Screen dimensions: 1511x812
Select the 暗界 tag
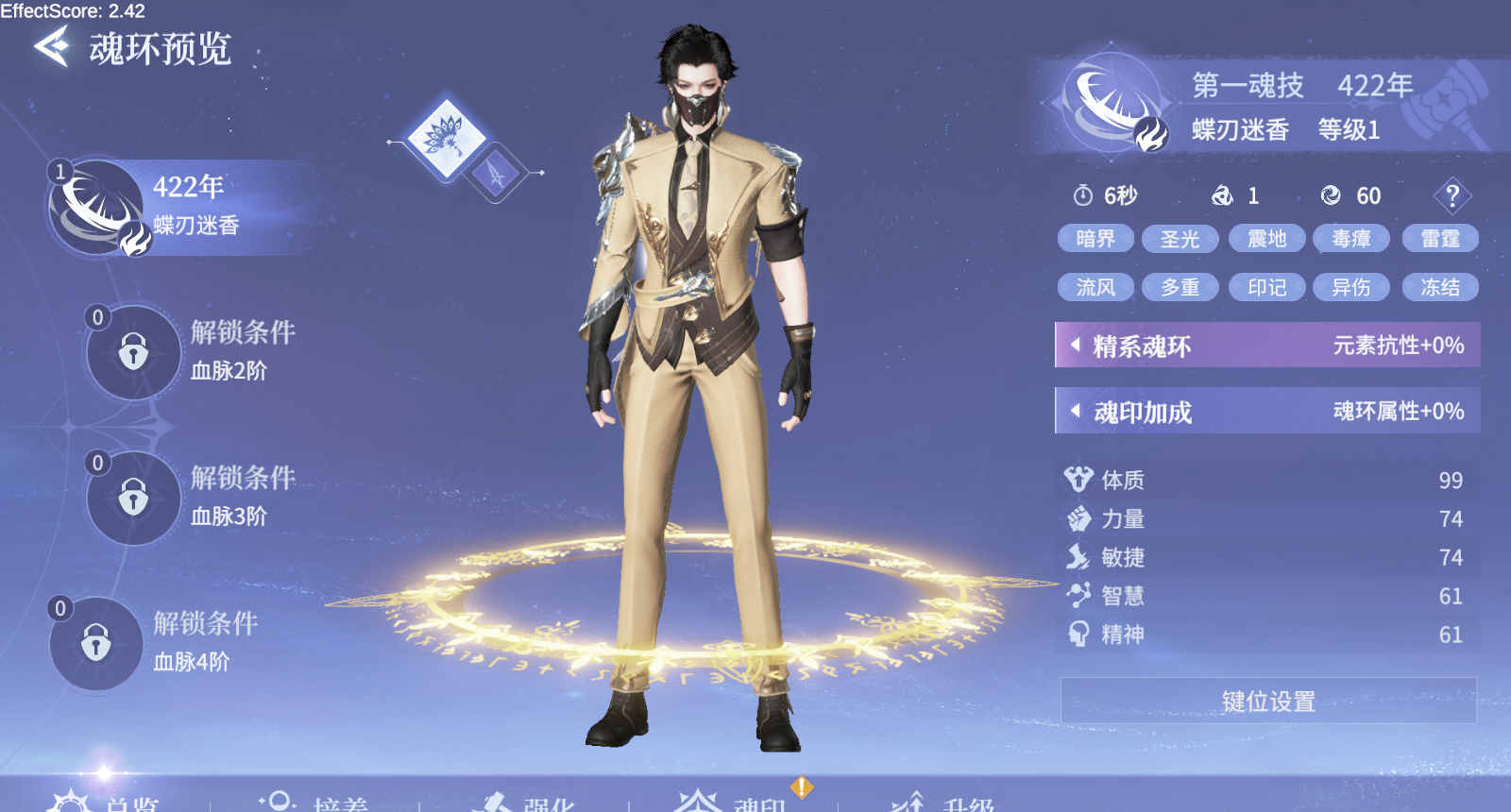1095,239
